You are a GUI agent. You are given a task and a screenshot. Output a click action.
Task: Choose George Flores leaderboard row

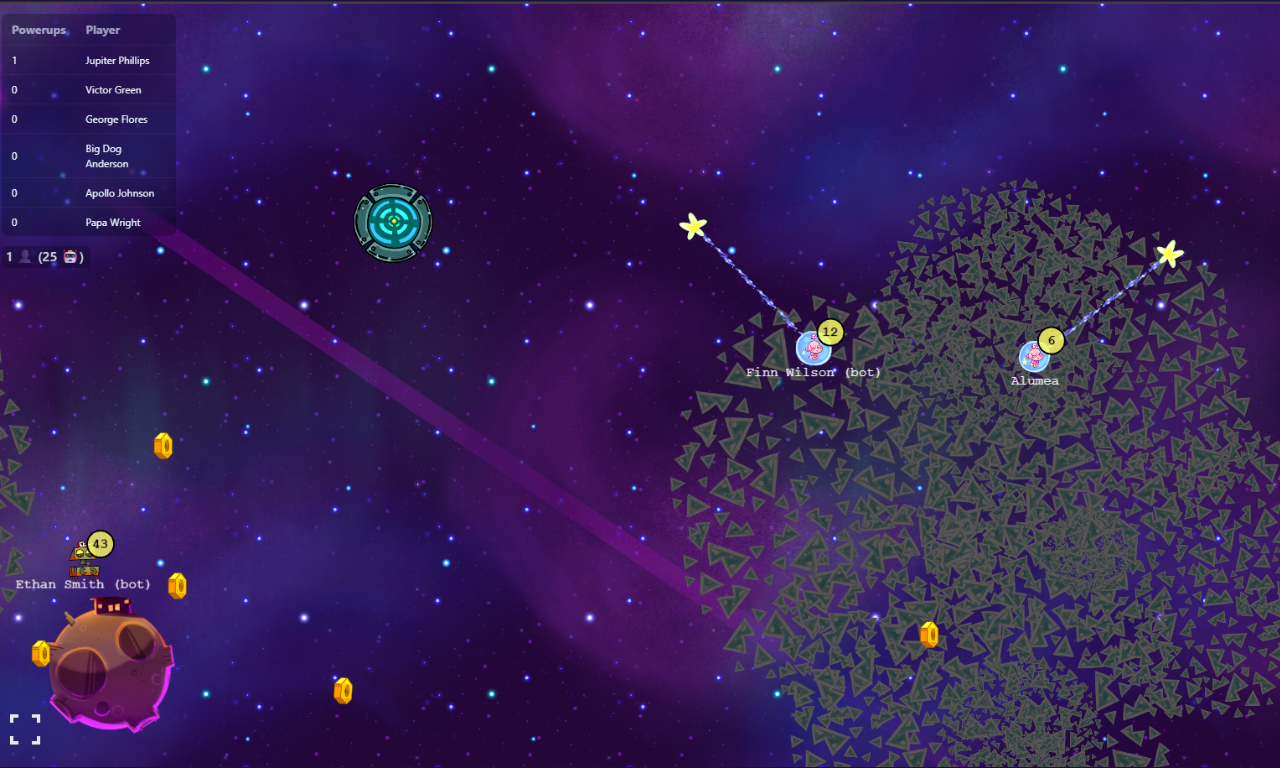[x=116, y=120]
